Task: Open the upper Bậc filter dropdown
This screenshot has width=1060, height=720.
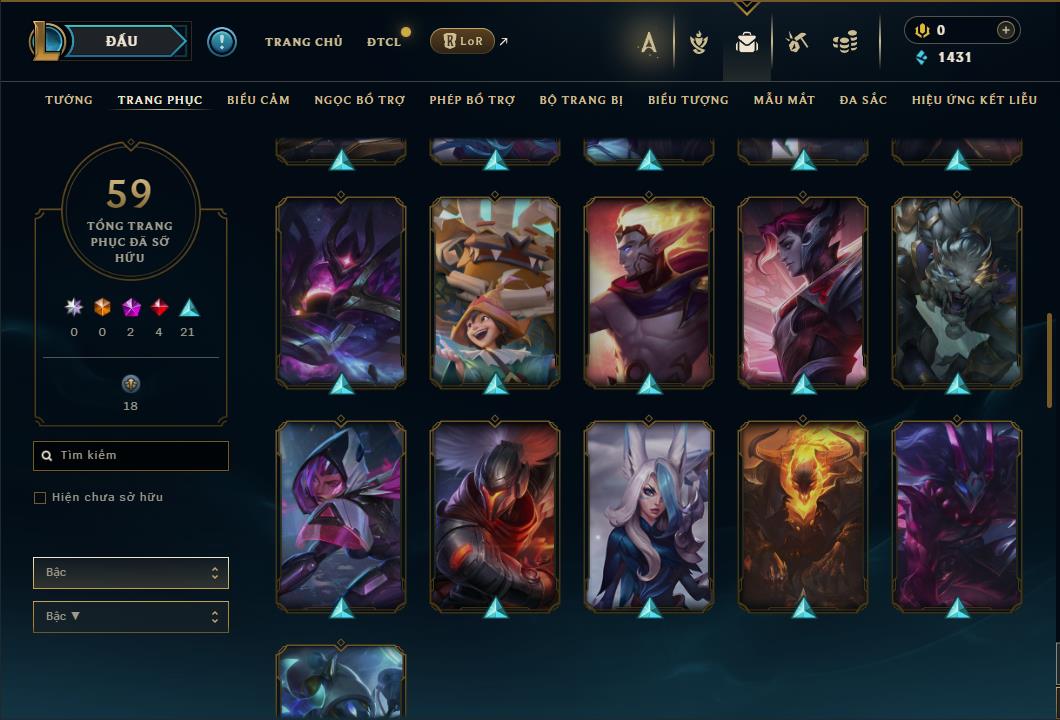Action: pyautogui.click(x=131, y=573)
